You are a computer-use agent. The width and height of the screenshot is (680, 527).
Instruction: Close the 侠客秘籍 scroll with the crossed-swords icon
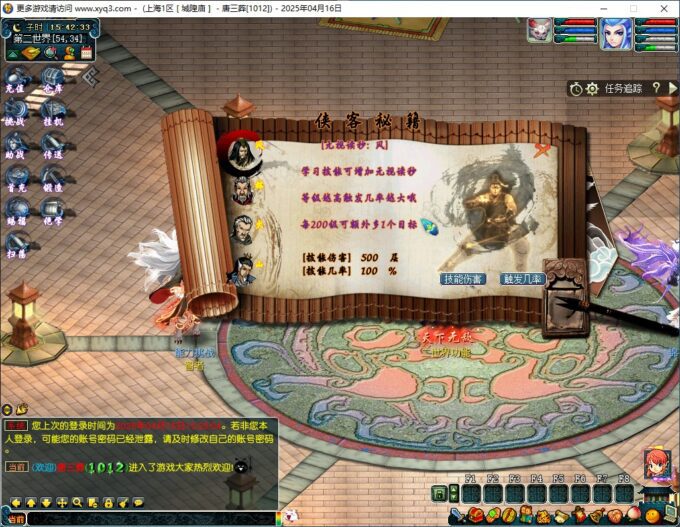pyautogui.click(x=544, y=151)
